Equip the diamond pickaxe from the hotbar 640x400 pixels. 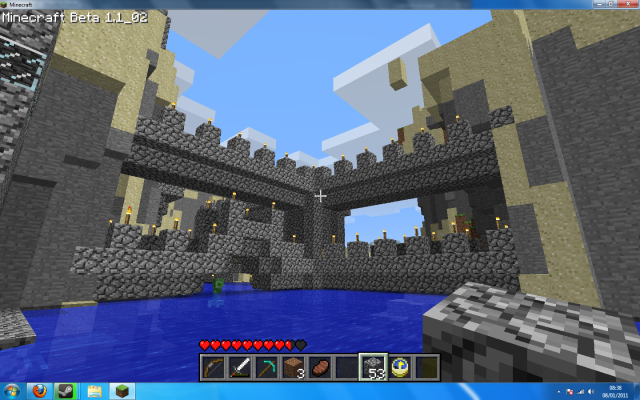266,367
